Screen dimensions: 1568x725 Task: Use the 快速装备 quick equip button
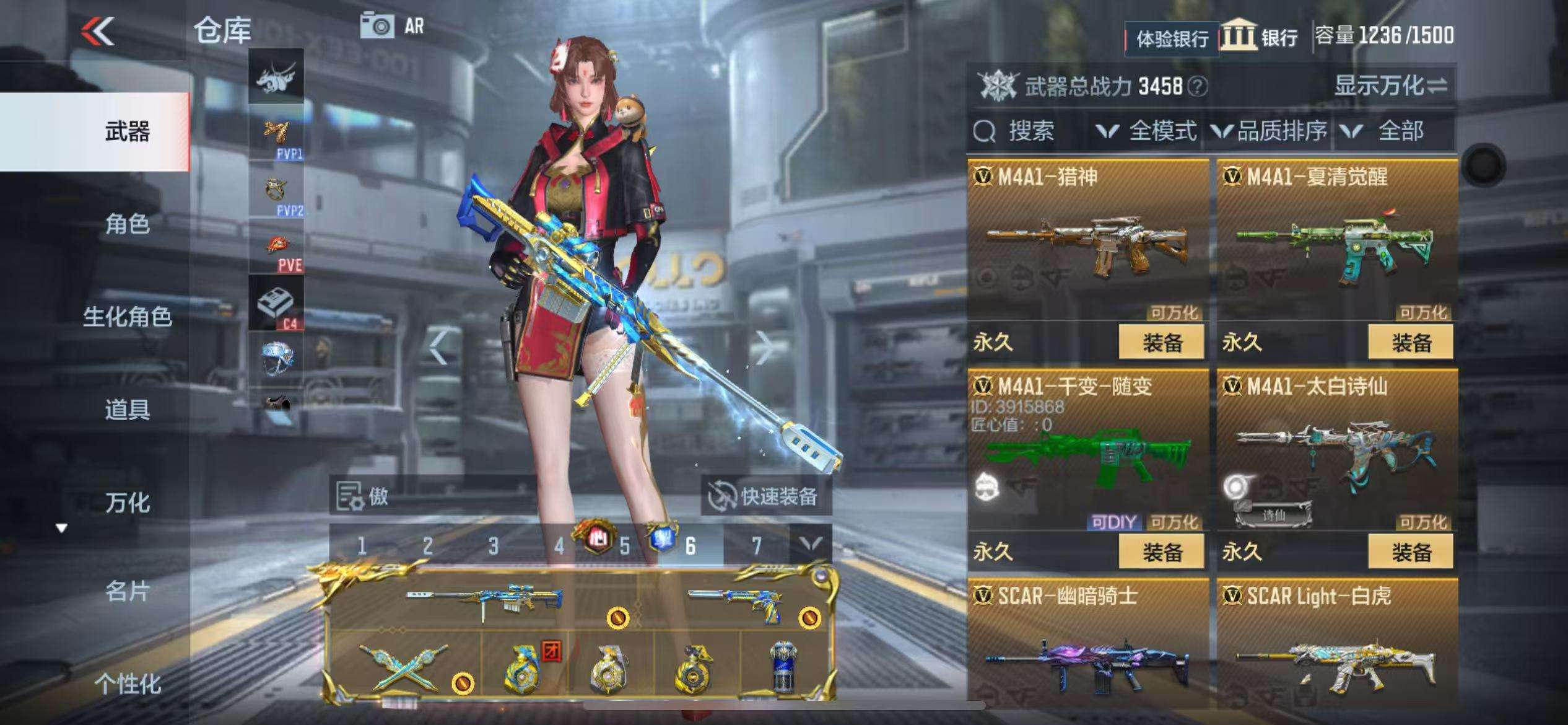click(766, 496)
